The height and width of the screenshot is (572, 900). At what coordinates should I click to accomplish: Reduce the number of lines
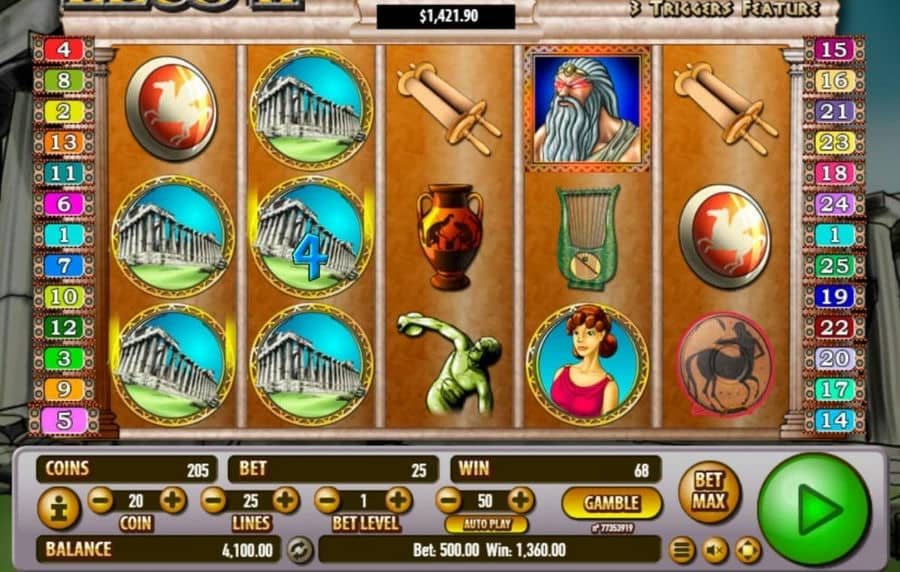click(214, 500)
